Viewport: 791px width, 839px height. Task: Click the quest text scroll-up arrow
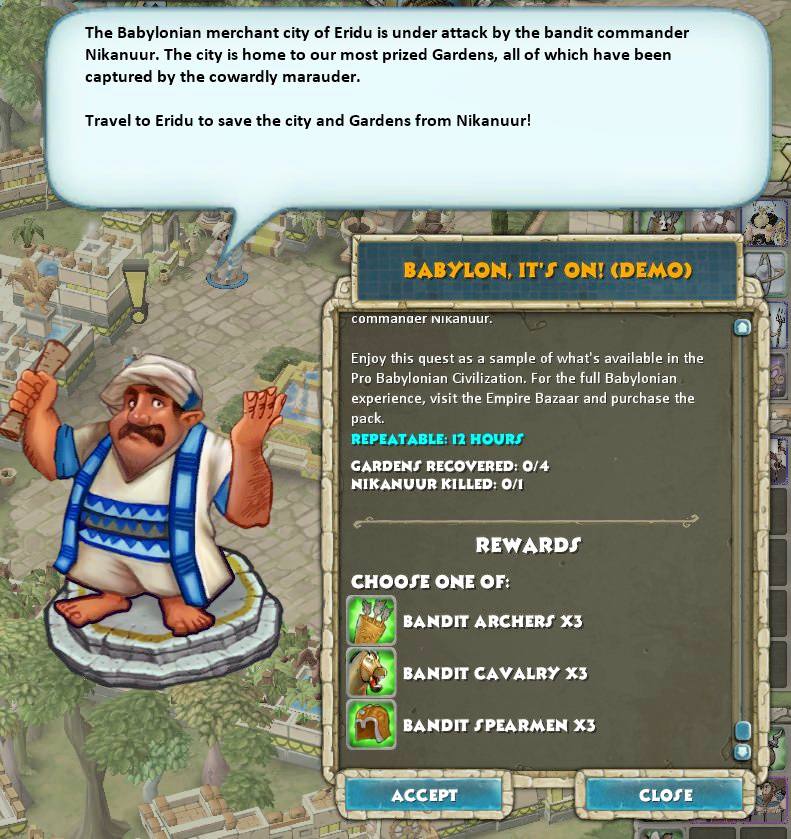pyautogui.click(x=742, y=327)
